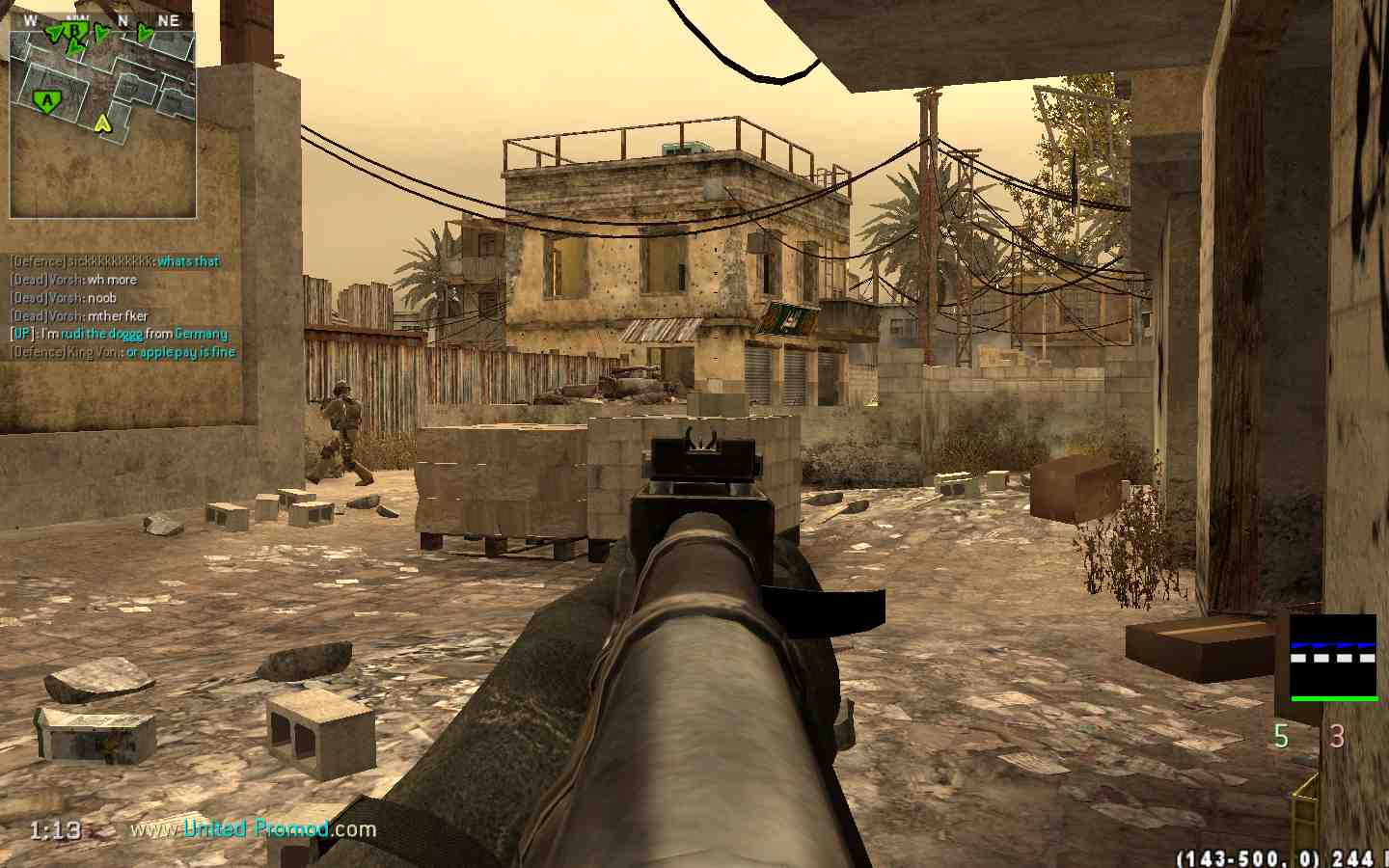Select the A bombsite marker on the minimap
Screen dimensions: 1389x868
45,99
